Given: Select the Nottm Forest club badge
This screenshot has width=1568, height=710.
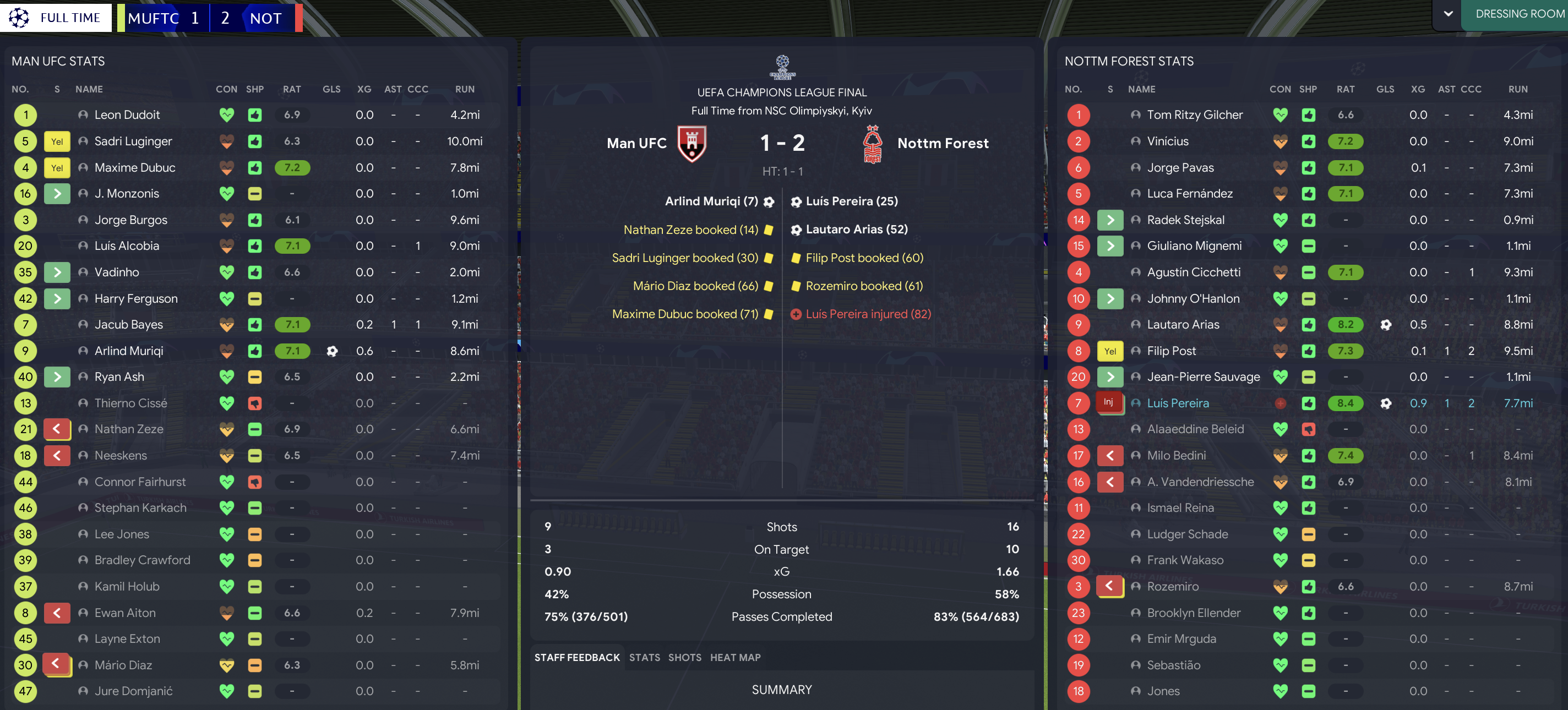Looking at the screenshot, I should click(x=872, y=144).
